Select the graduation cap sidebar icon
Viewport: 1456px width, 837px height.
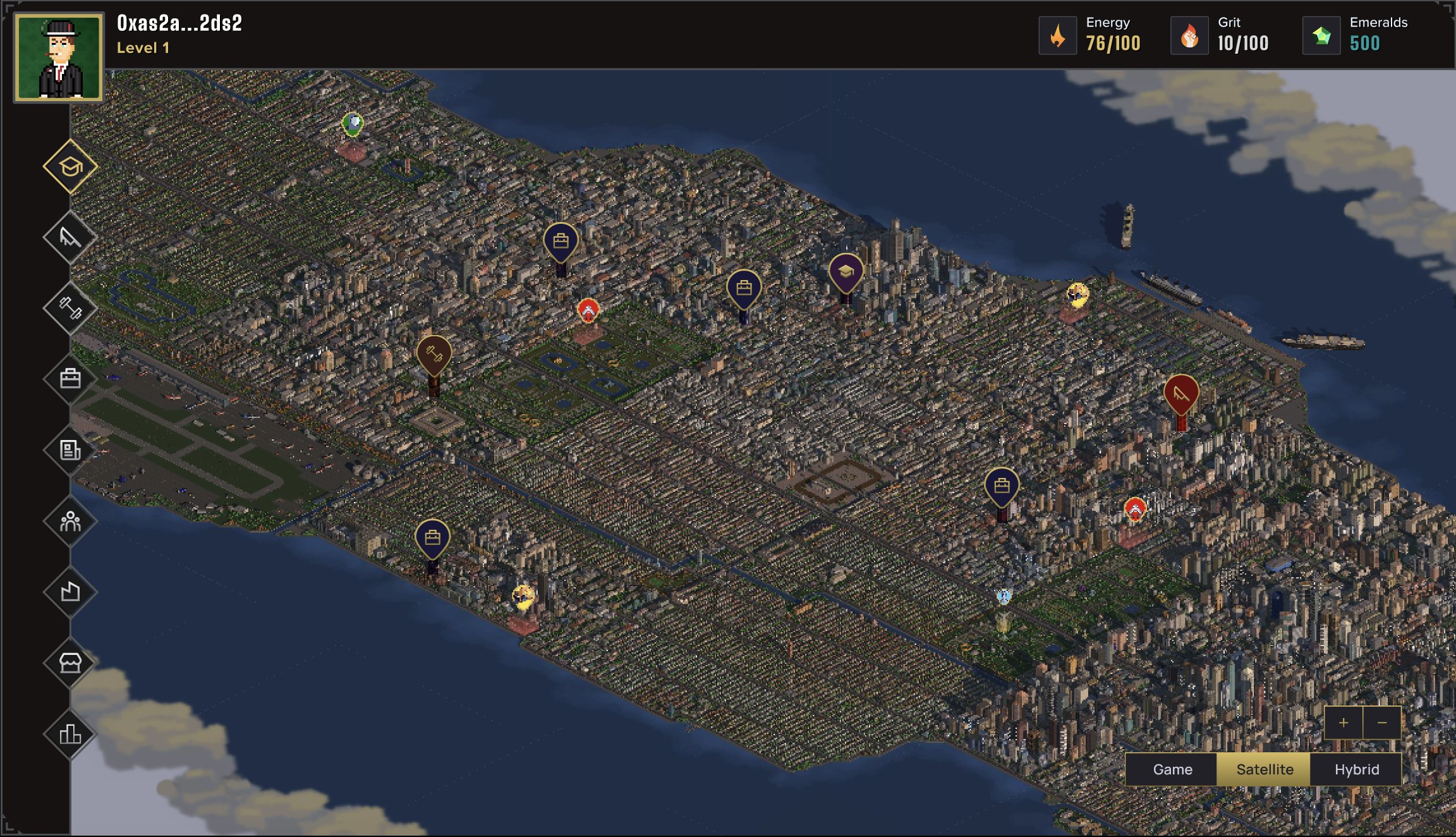[x=70, y=167]
